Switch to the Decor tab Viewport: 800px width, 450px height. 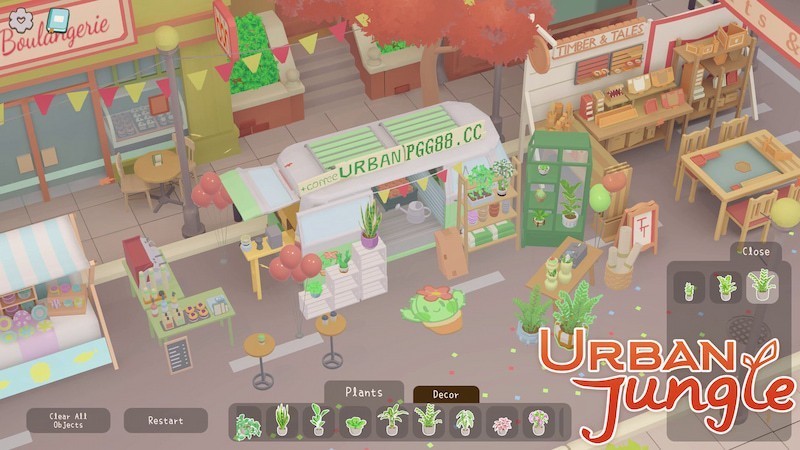(x=446, y=395)
